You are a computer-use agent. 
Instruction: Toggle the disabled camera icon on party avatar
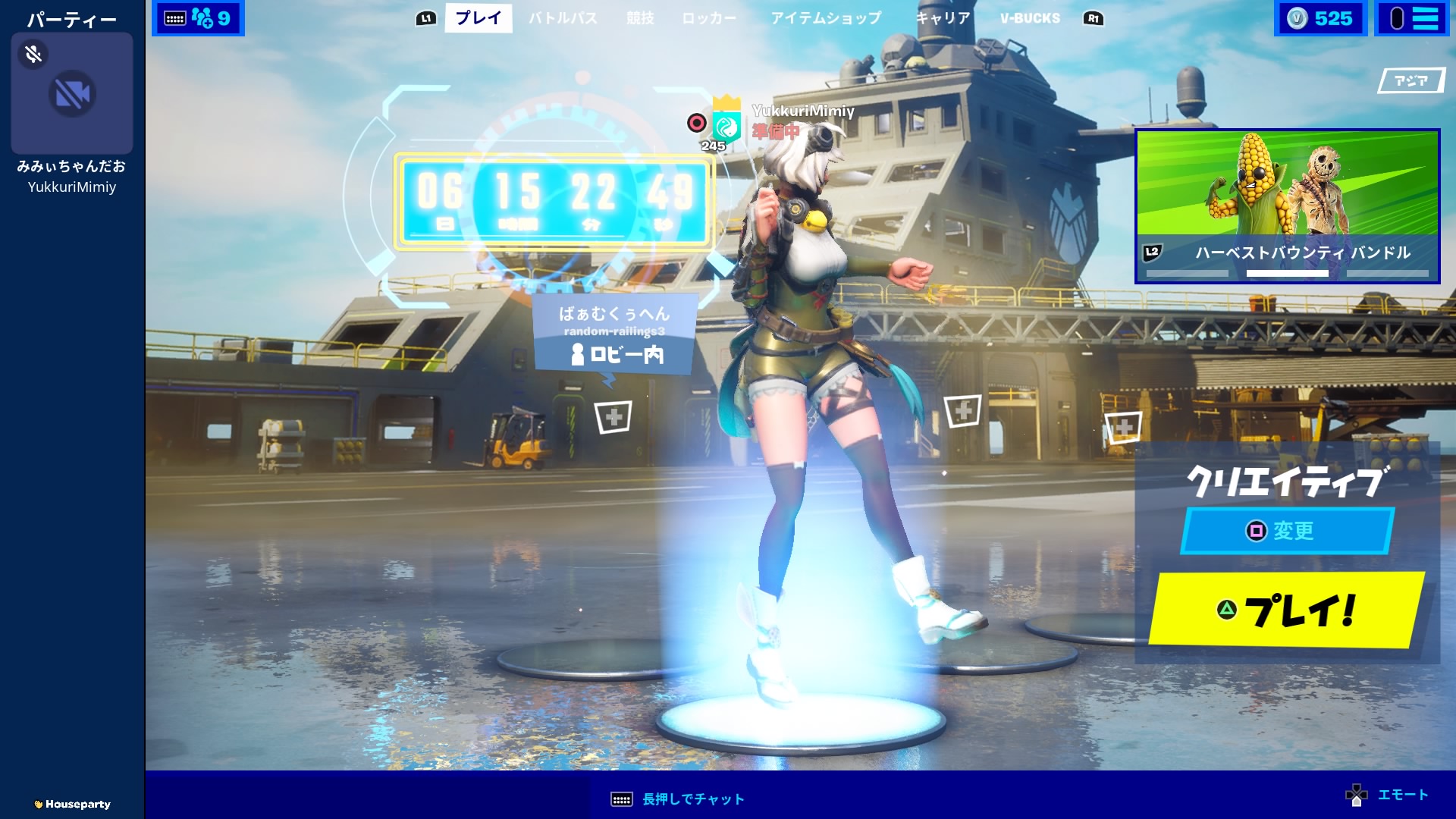(x=71, y=93)
